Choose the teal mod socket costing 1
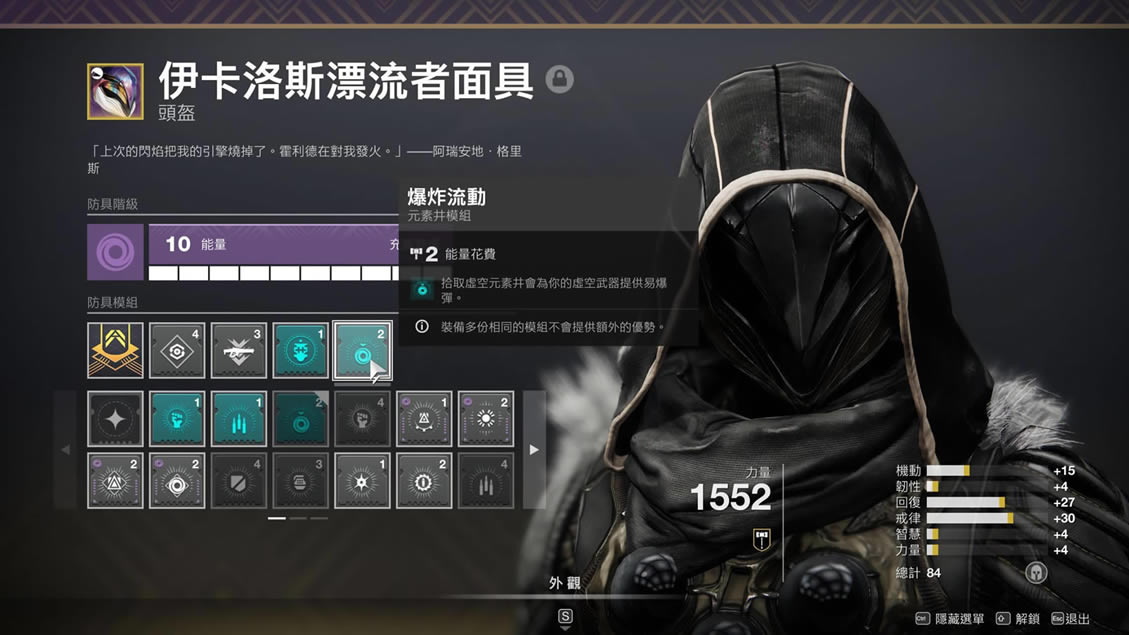This screenshot has width=1129, height=635. pos(300,350)
